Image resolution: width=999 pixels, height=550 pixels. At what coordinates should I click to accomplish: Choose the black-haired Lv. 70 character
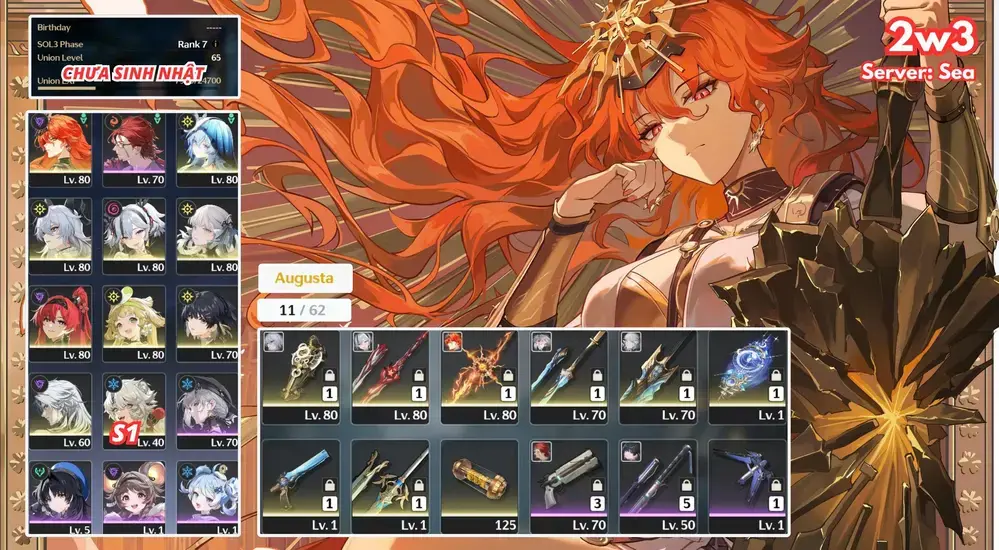point(210,322)
